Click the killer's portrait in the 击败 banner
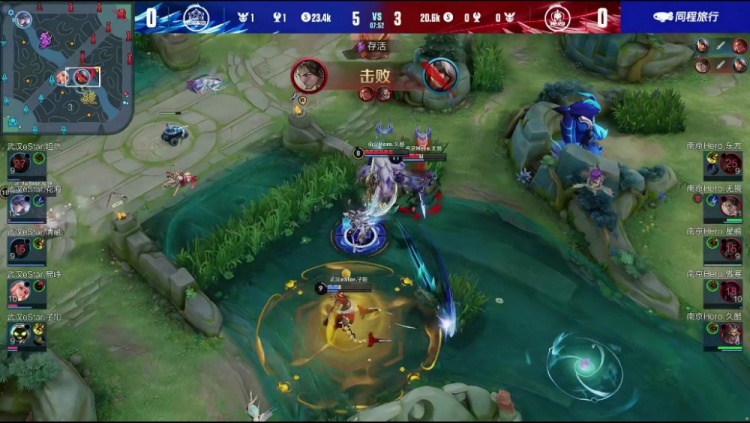750x423 pixels. coord(309,75)
